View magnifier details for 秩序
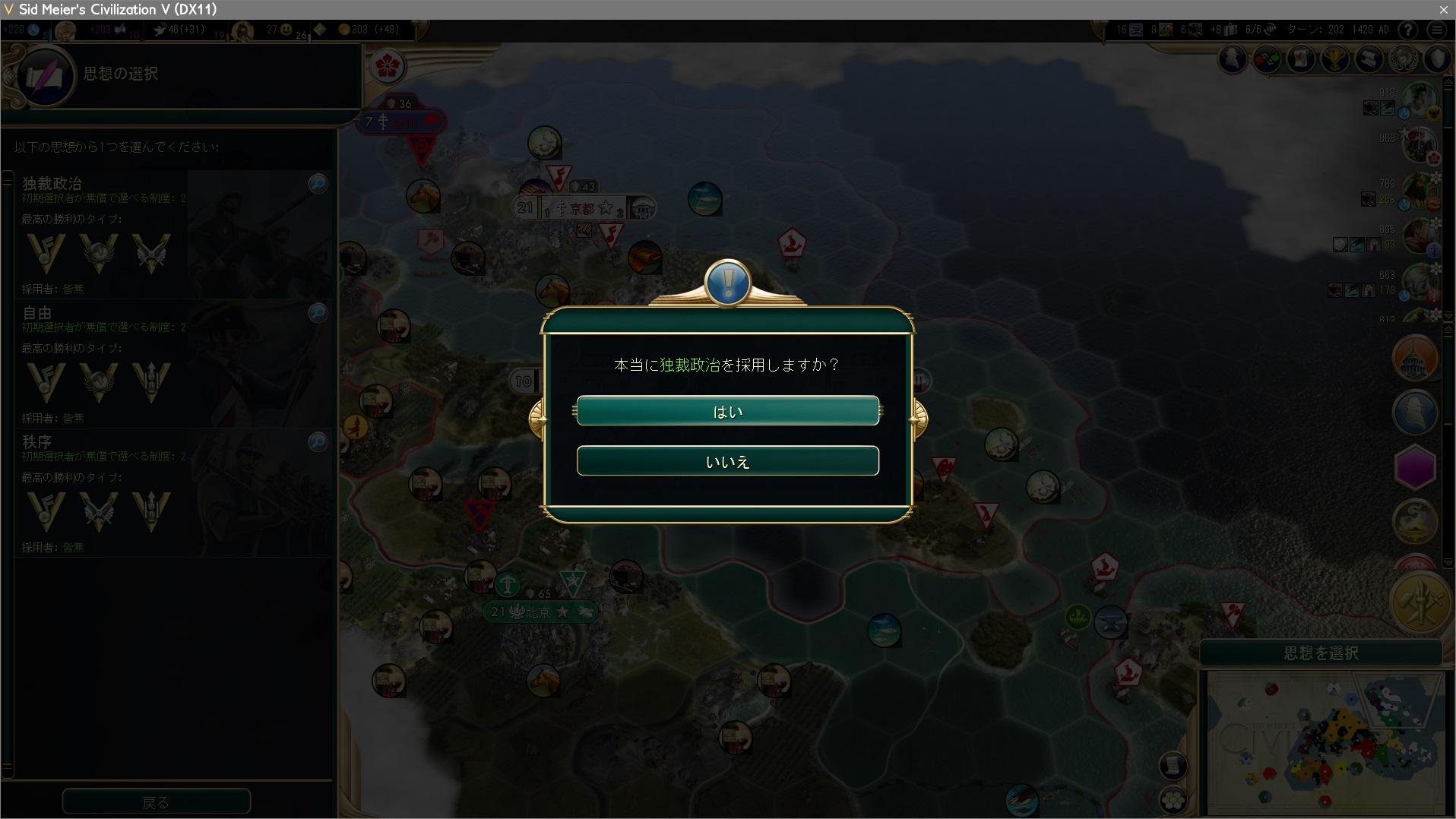The image size is (1456, 819). (x=318, y=441)
